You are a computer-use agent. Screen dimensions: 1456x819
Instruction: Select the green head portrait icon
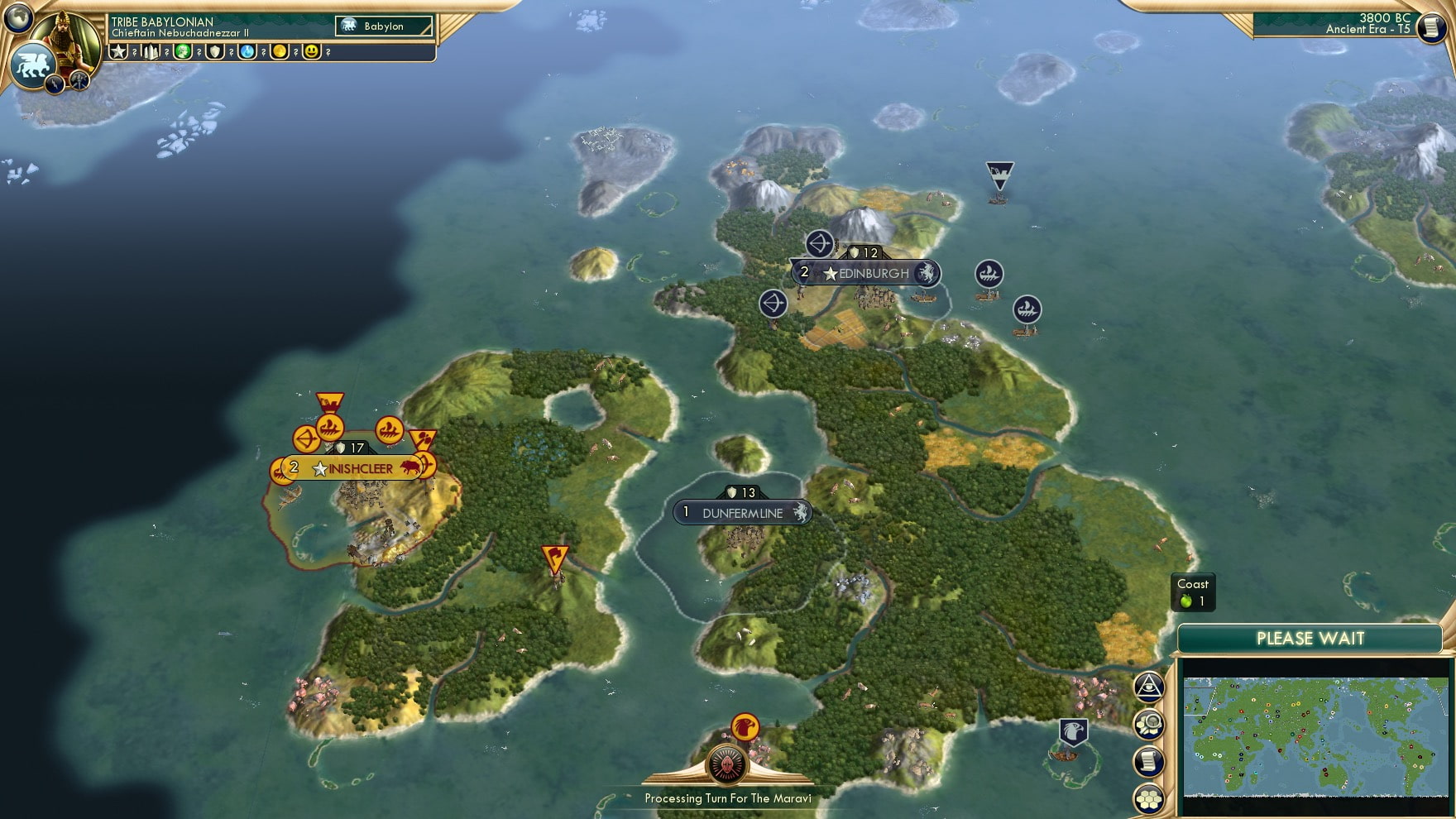(183, 51)
